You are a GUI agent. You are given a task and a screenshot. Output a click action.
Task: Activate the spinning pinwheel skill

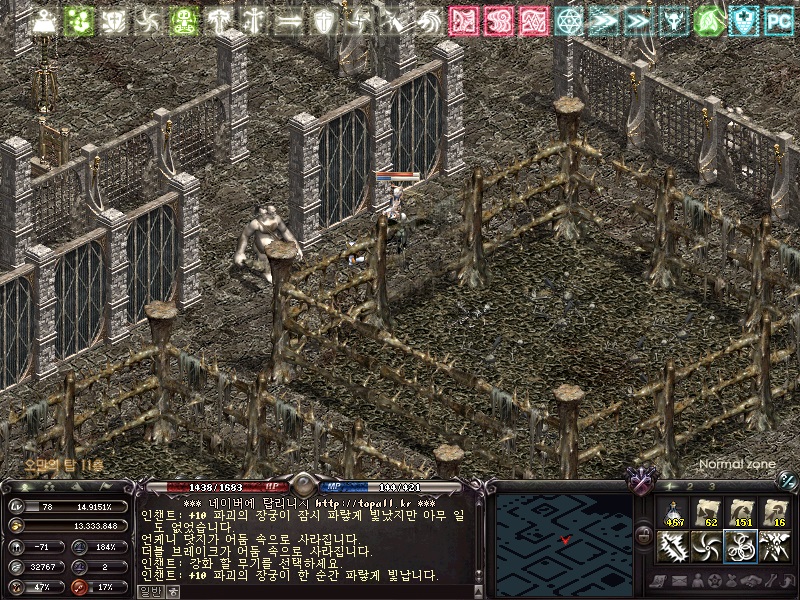click(x=706, y=547)
